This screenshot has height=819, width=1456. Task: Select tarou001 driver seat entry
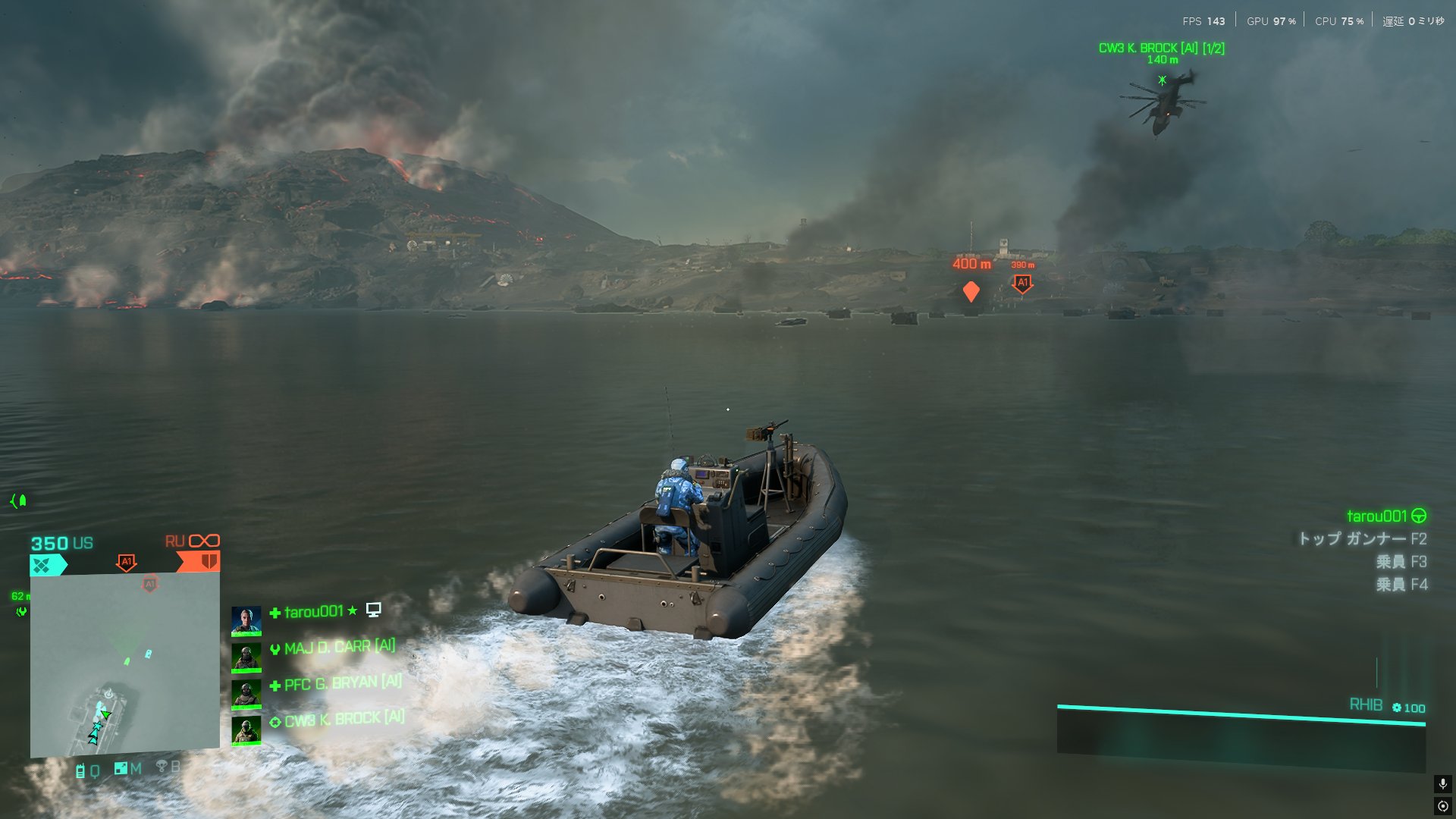1385,516
